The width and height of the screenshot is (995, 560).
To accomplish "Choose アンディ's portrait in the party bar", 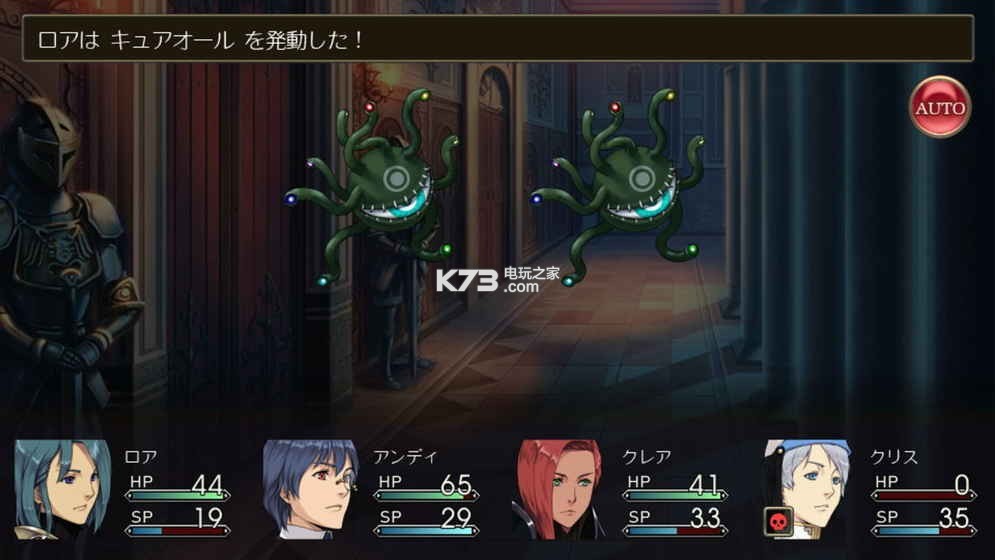I will click(x=310, y=489).
